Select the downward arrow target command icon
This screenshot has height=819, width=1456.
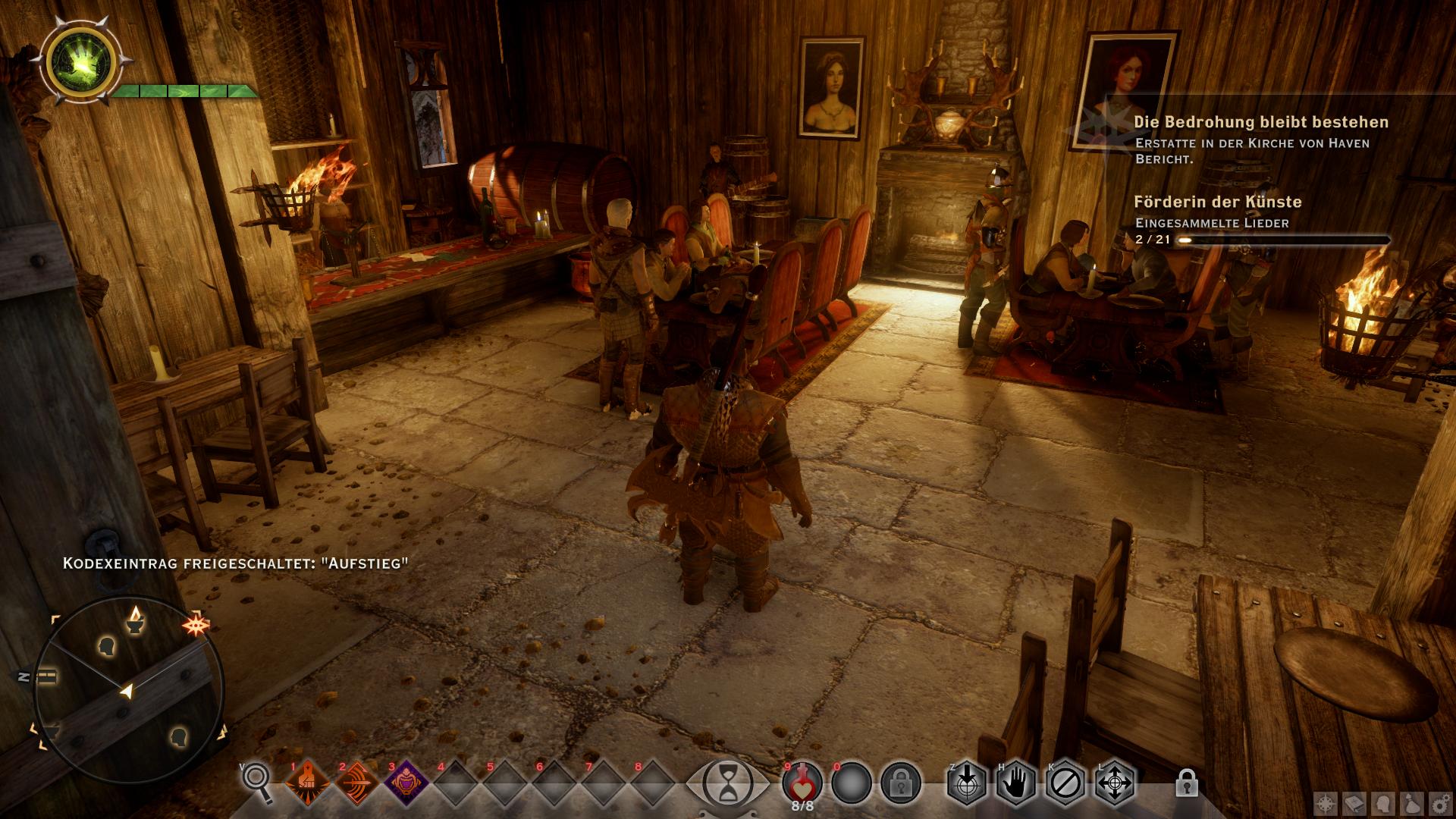(x=968, y=783)
